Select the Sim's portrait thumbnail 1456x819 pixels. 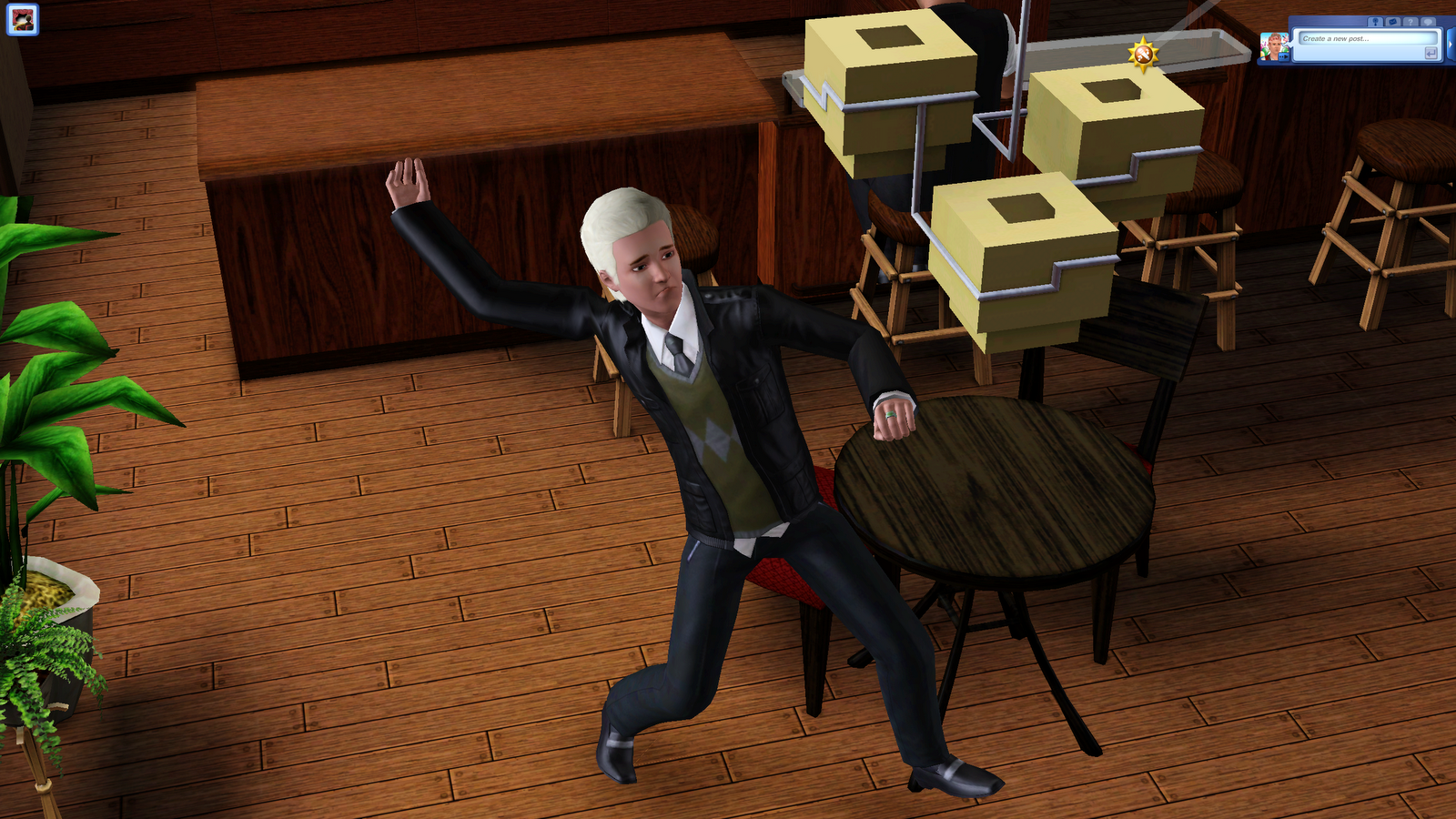1273,44
